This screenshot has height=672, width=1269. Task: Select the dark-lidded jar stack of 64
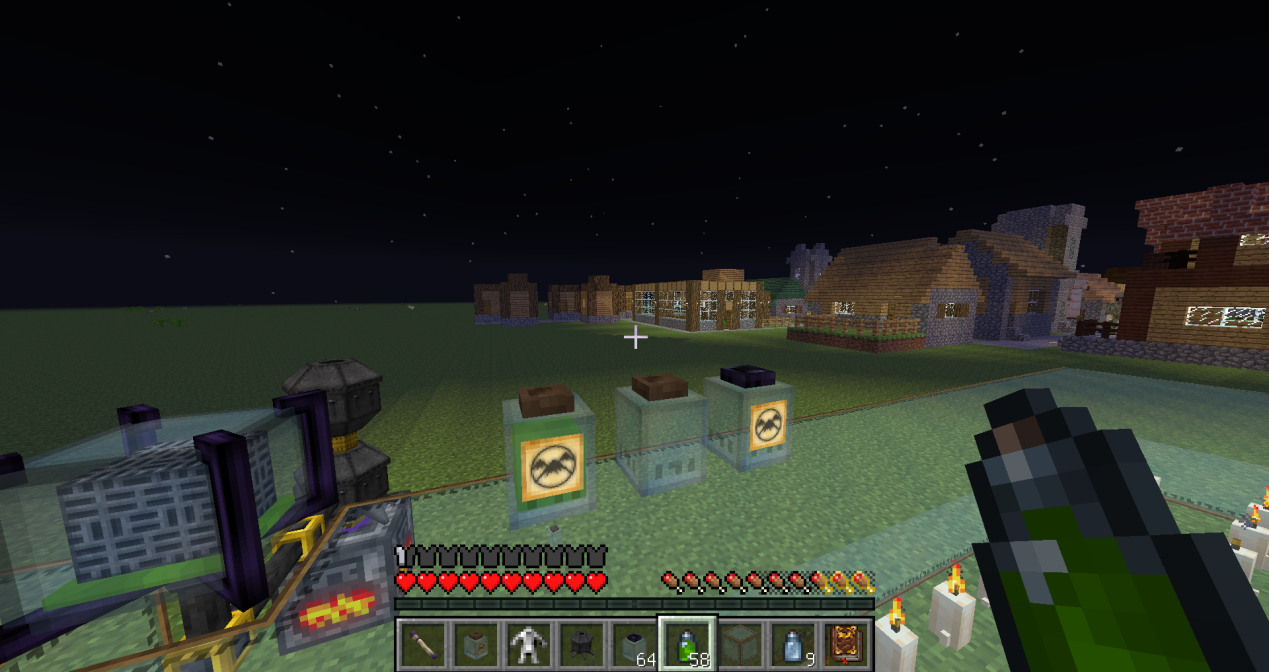[x=633, y=644]
